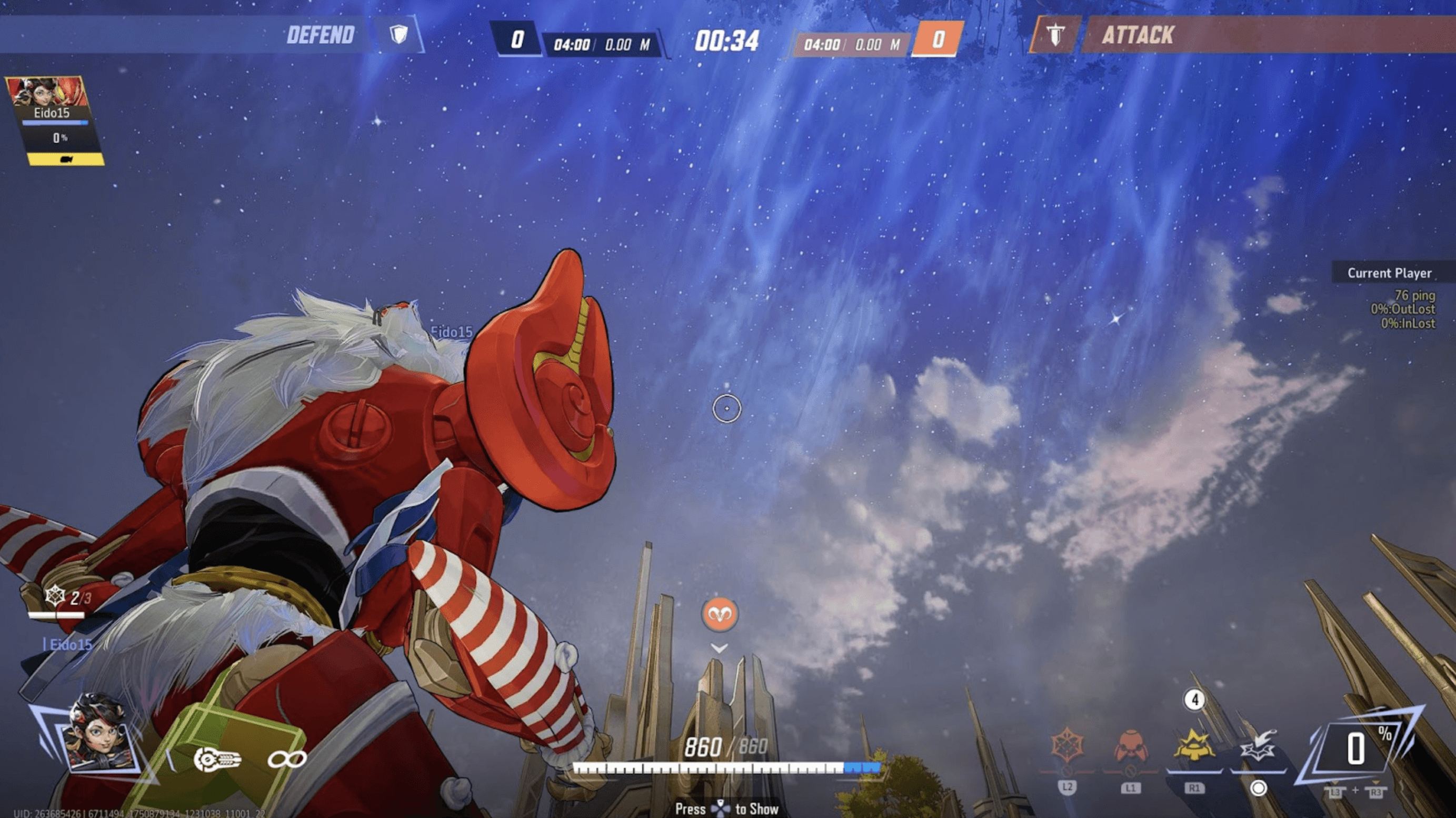
Task: Click the Defend team shield icon
Action: (x=399, y=35)
